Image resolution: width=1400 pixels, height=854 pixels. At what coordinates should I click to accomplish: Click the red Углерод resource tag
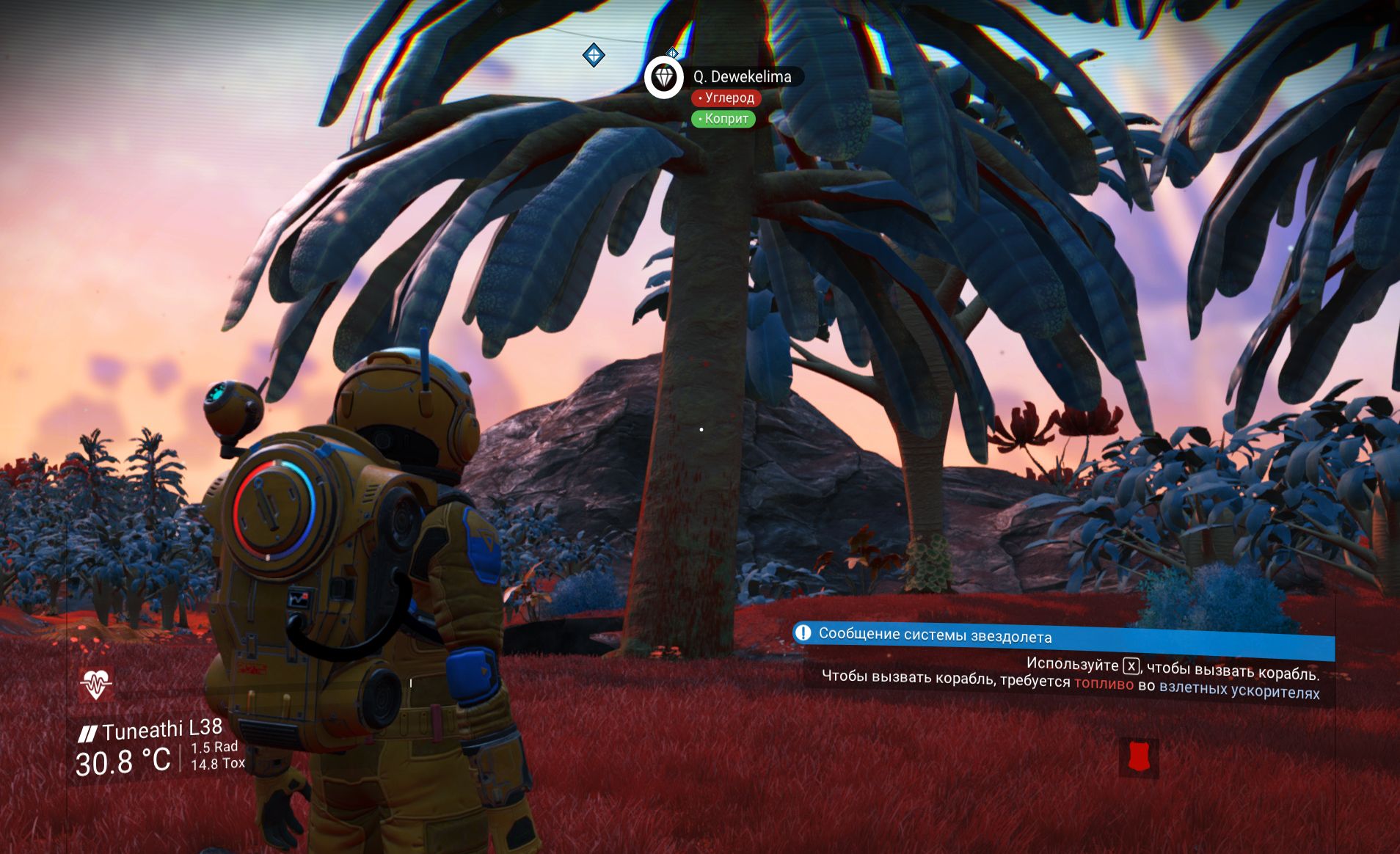pos(726,98)
